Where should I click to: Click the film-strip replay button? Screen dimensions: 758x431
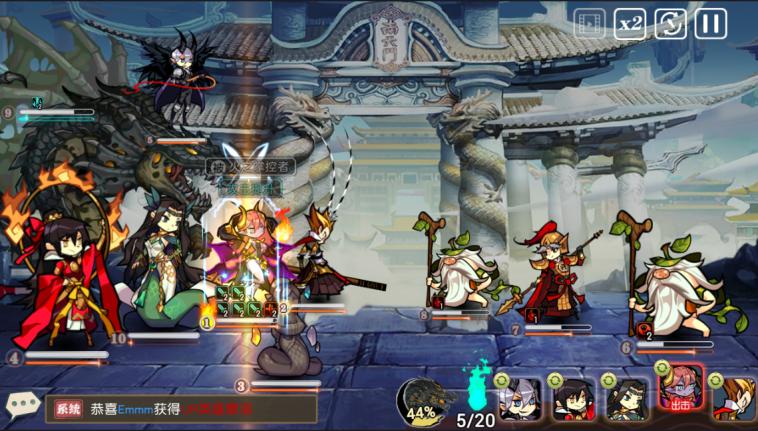590,22
